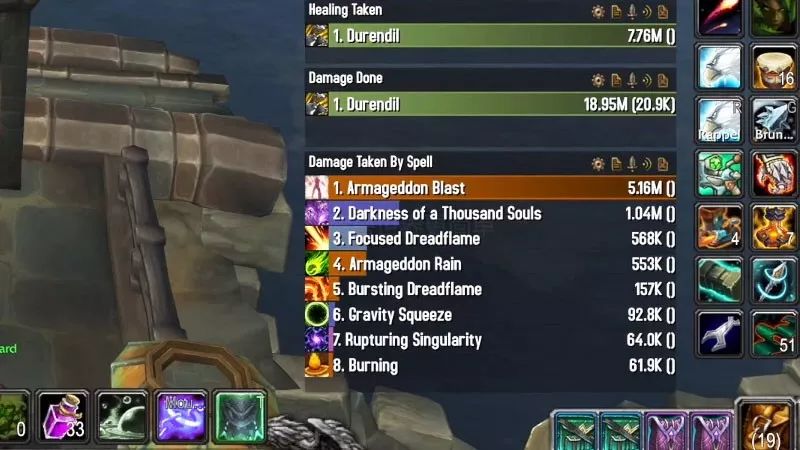The height and width of the screenshot is (450, 800).
Task: Open Darkness of a Thousand Souls details
Action: [490, 213]
